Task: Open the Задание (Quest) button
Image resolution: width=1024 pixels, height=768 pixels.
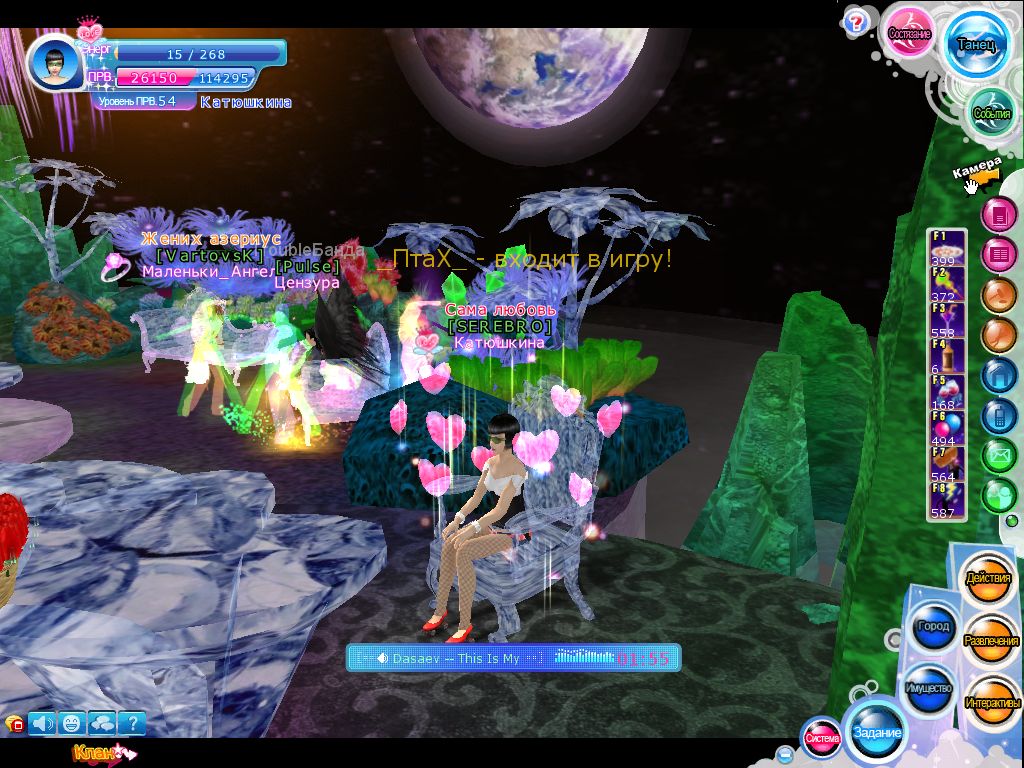Action: 876,733
